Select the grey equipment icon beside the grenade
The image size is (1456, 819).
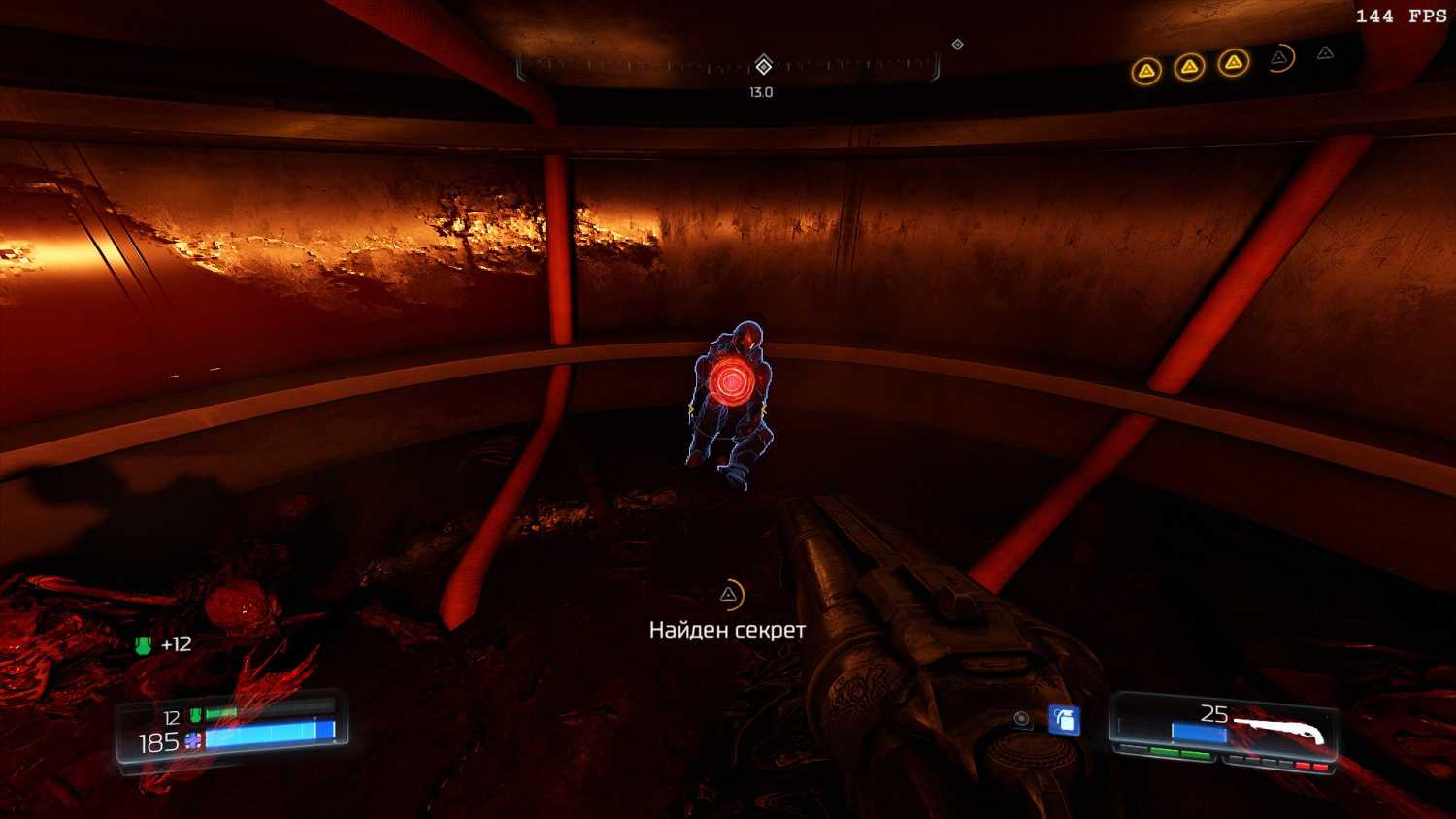point(1021,719)
